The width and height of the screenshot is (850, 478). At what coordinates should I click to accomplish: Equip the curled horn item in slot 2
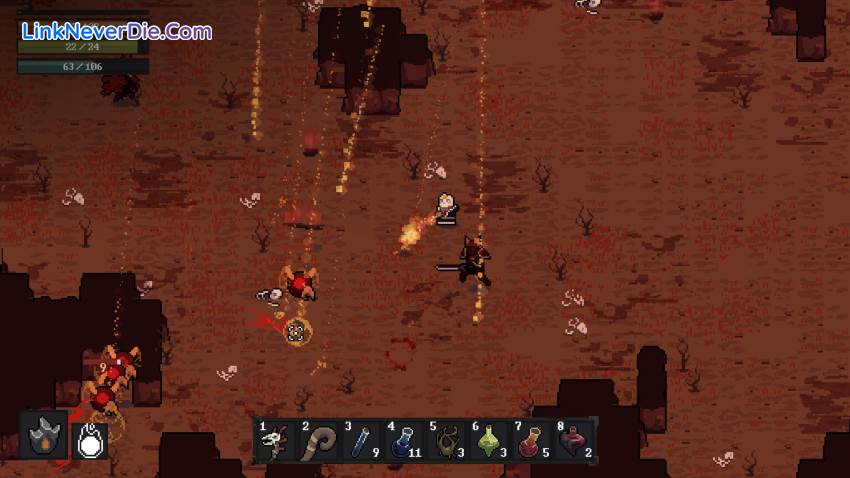click(318, 441)
